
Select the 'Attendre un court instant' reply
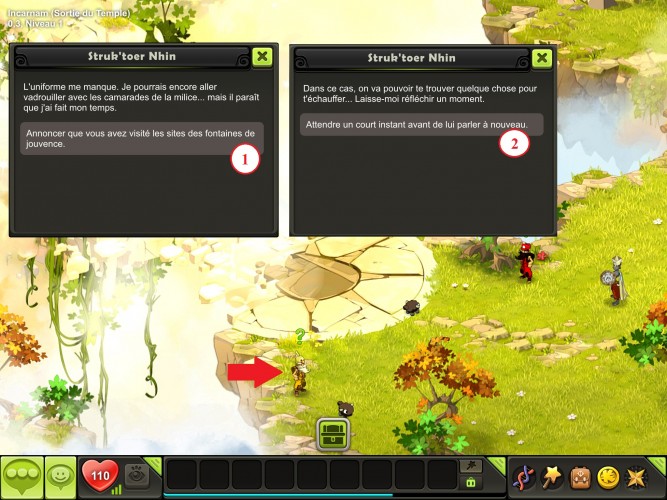[420, 125]
